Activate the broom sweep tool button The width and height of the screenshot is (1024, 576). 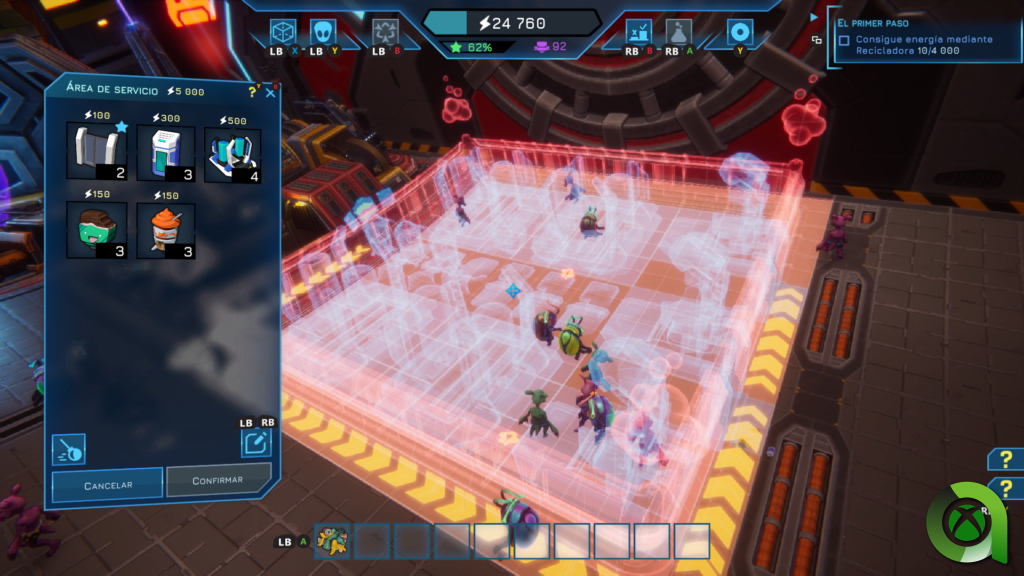click(69, 449)
